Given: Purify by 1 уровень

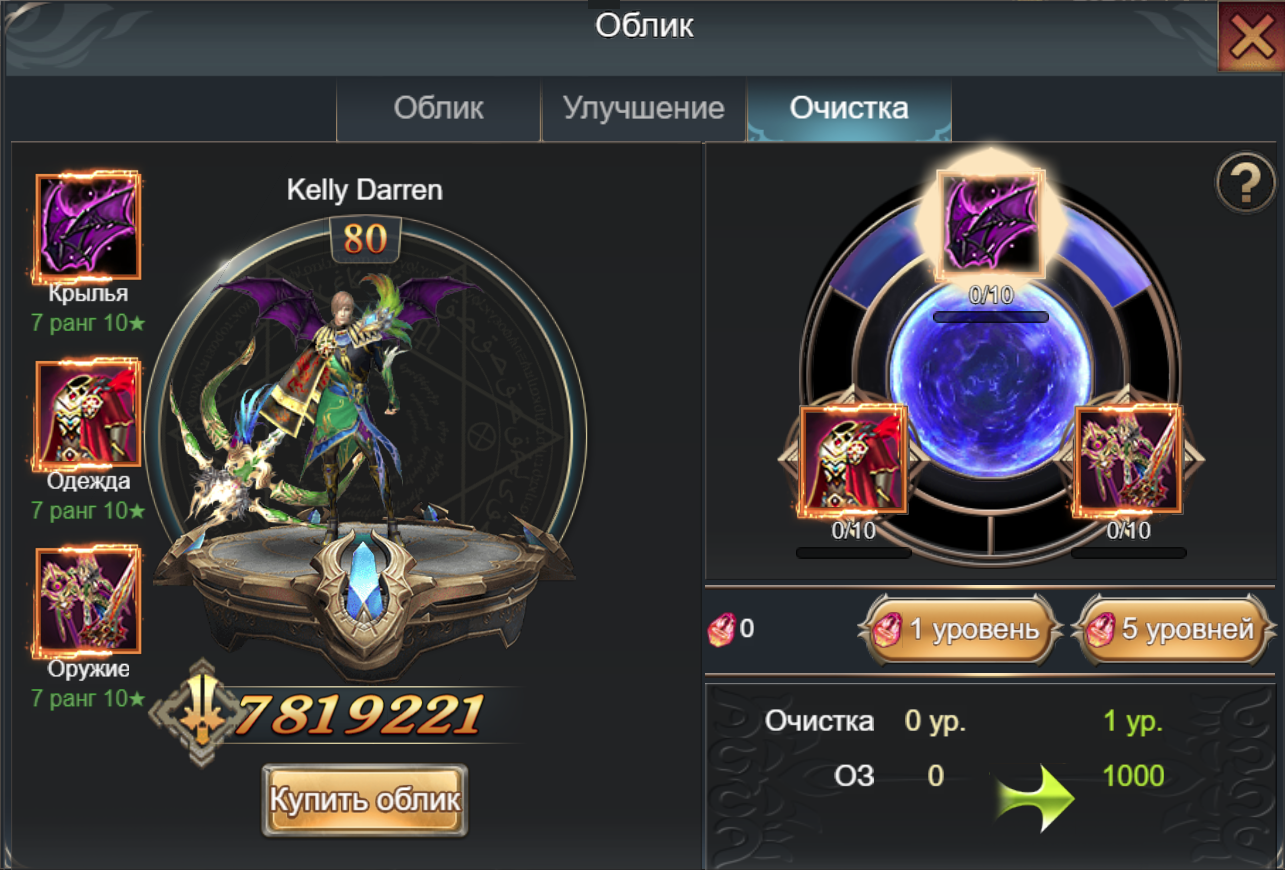Looking at the screenshot, I should tap(961, 629).
